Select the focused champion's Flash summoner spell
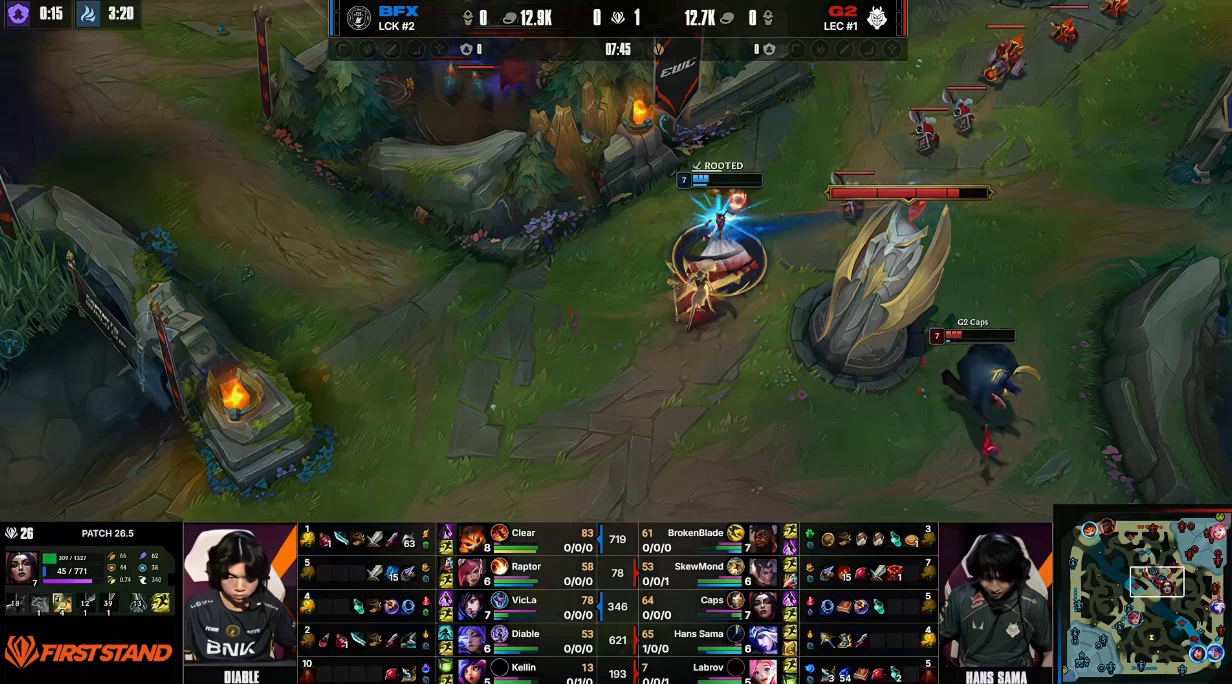The image size is (1232, 684). [160, 602]
